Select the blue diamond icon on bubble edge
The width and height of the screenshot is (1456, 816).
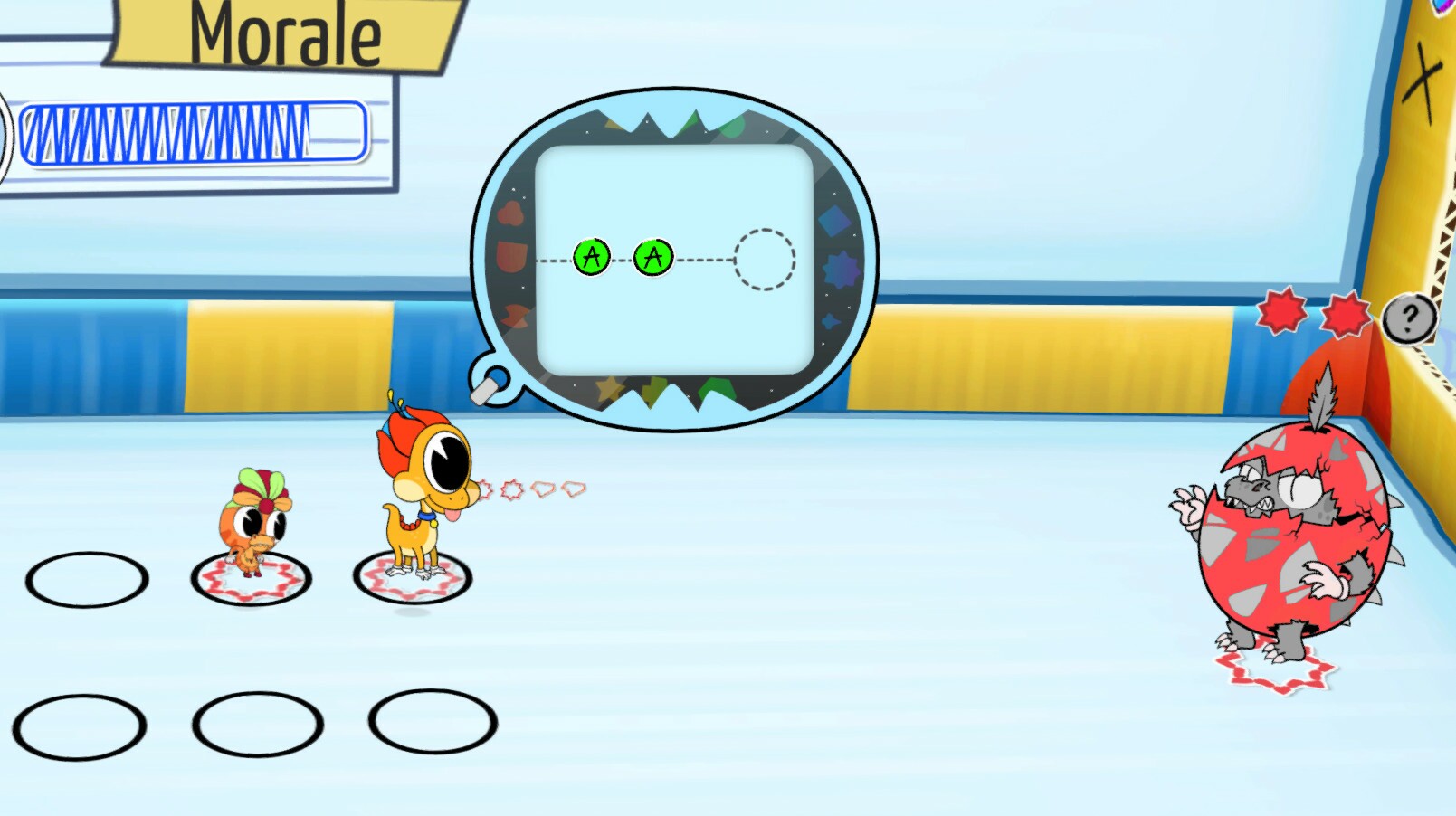[834, 223]
